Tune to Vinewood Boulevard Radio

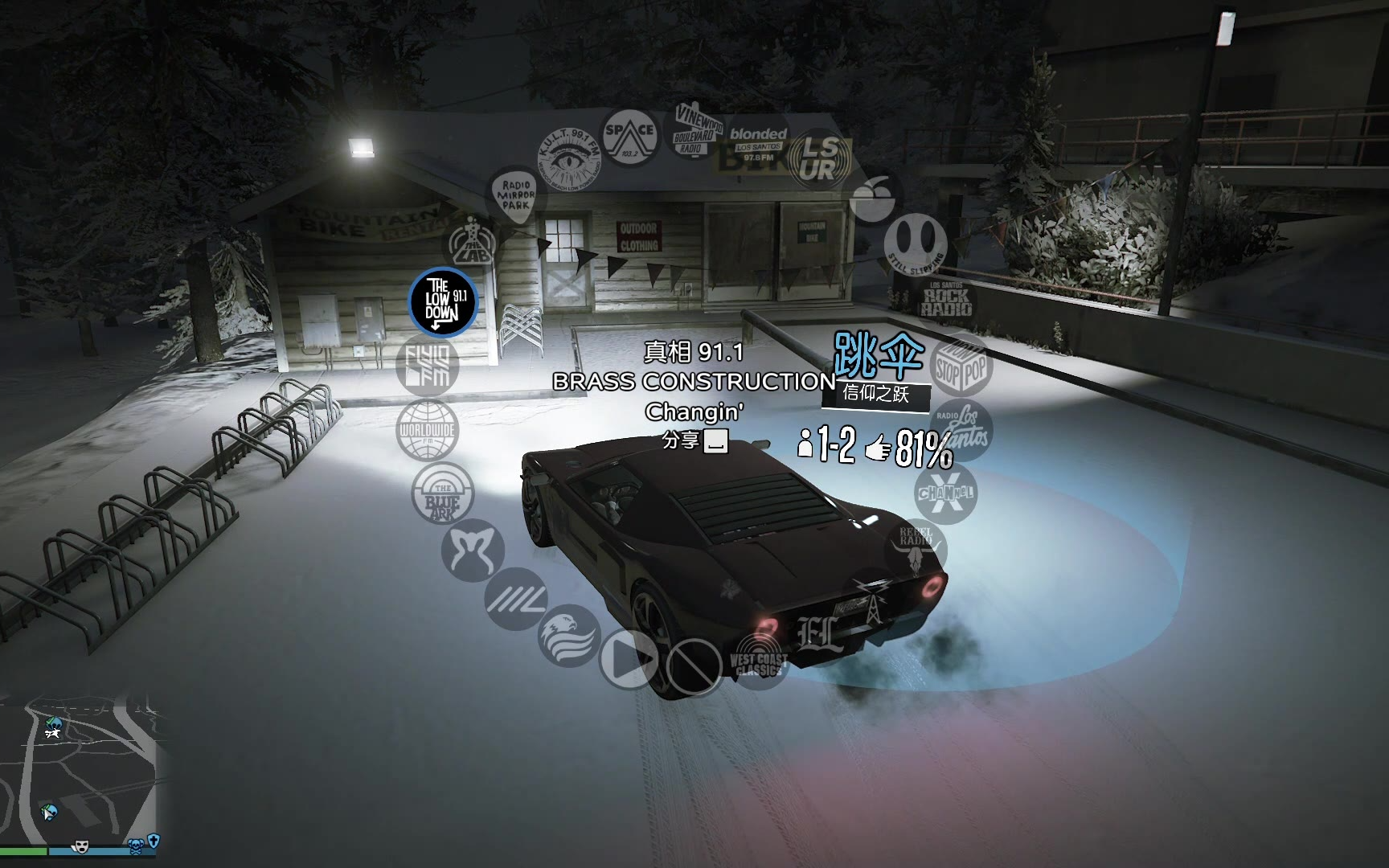pos(694,129)
